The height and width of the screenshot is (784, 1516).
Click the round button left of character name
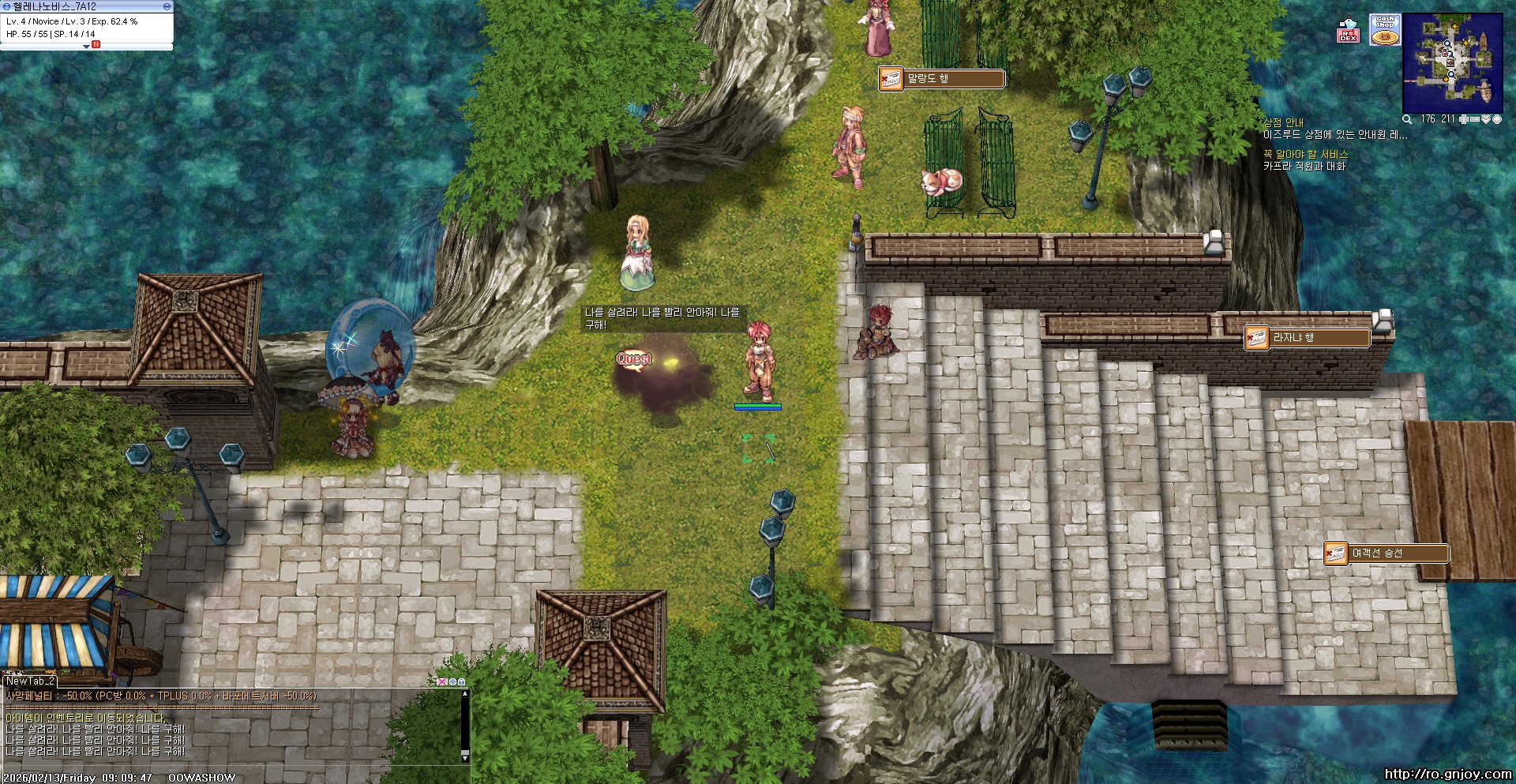[6, 6]
